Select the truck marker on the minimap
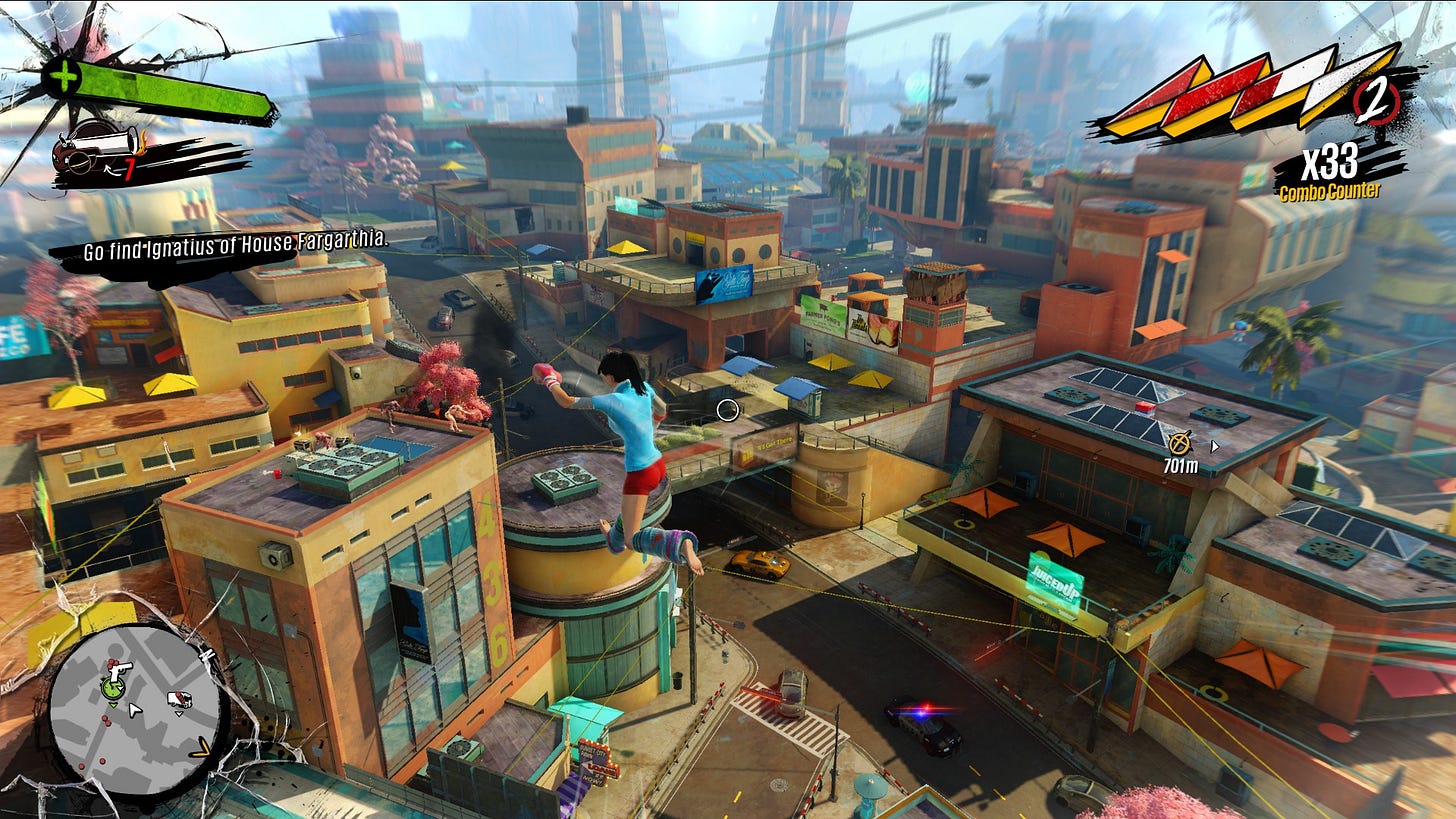The width and height of the screenshot is (1456, 819). (179, 700)
